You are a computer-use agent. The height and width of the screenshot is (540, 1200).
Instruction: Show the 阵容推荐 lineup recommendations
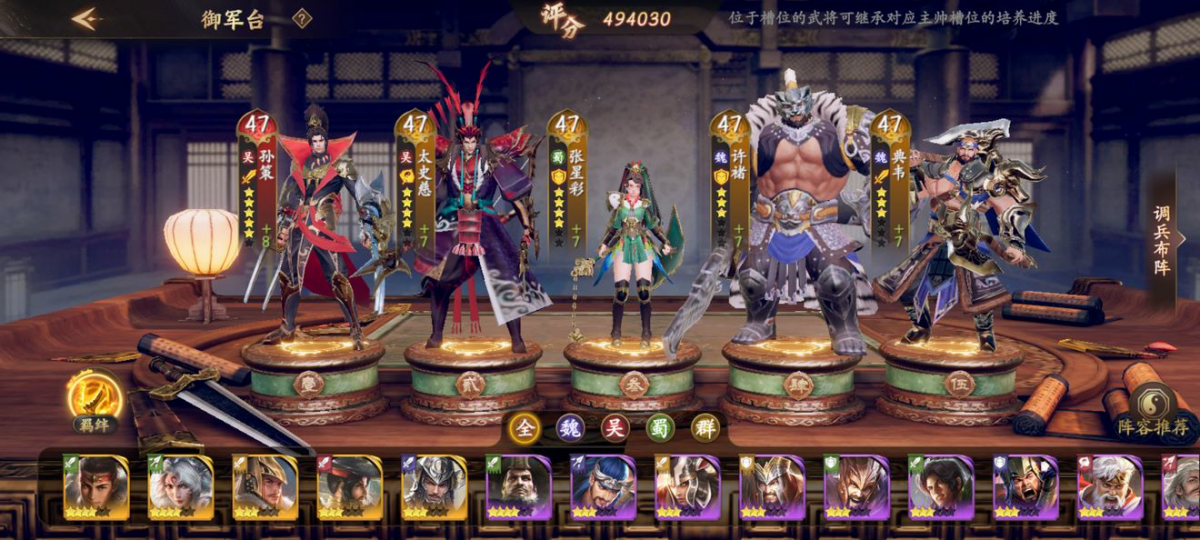[x=1154, y=412]
